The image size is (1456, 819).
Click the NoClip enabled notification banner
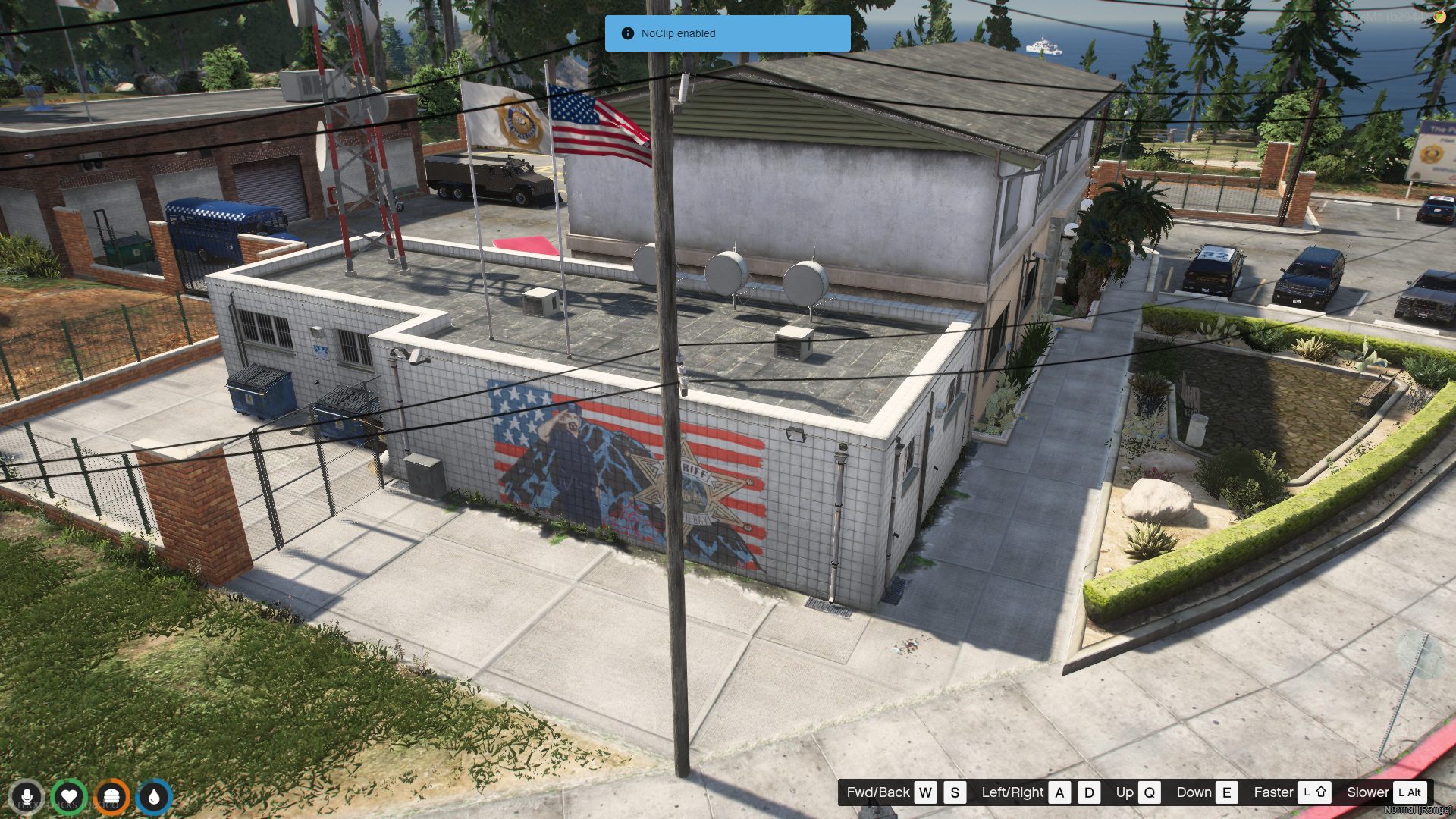(x=726, y=33)
